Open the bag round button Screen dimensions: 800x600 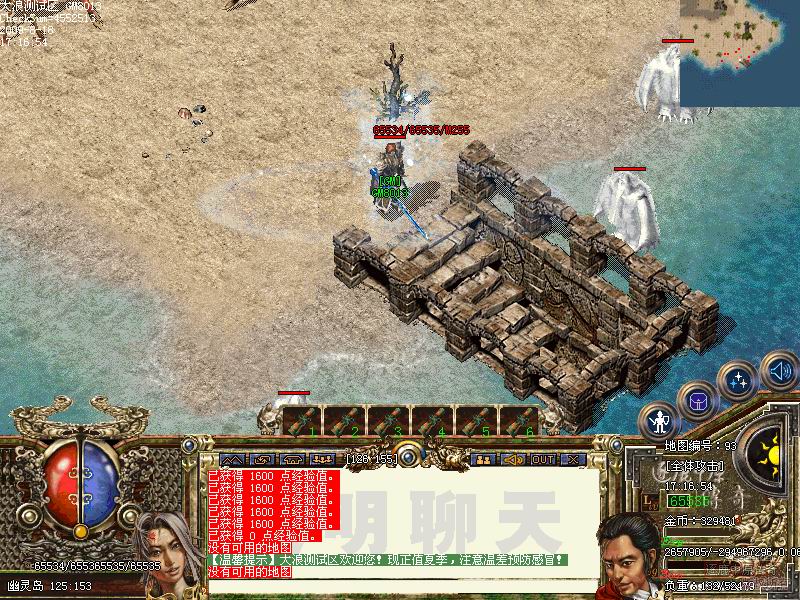[x=697, y=402]
